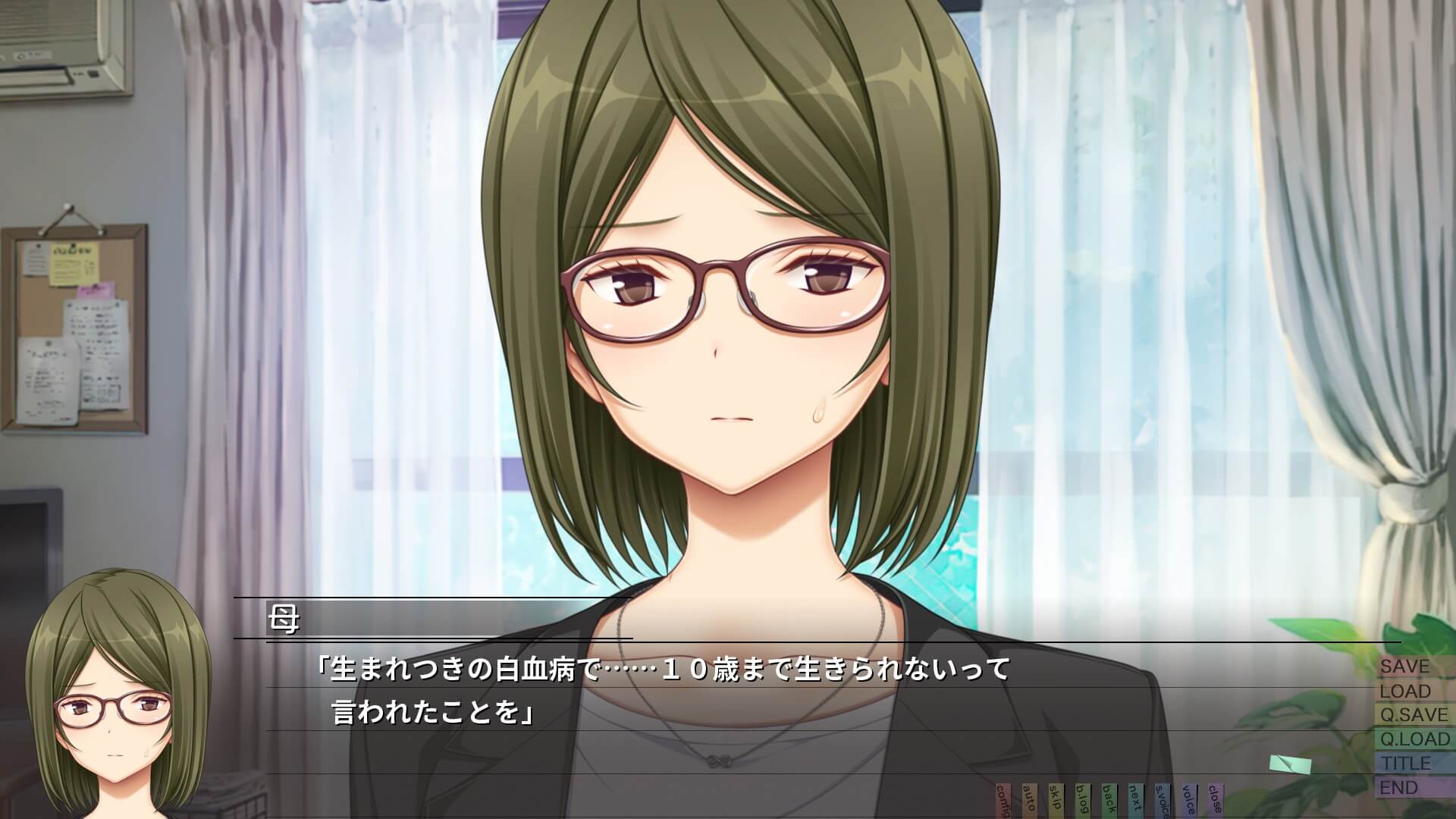Quick load with Q.LOAD
The height and width of the screenshot is (819, 1456).
click(x=1414, y=739)
